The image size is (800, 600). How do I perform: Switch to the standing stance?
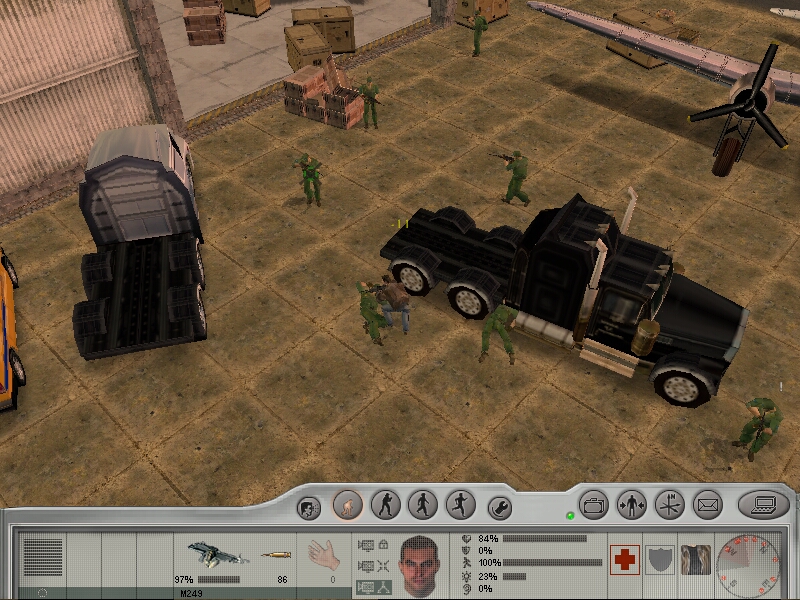pos(385,505)
